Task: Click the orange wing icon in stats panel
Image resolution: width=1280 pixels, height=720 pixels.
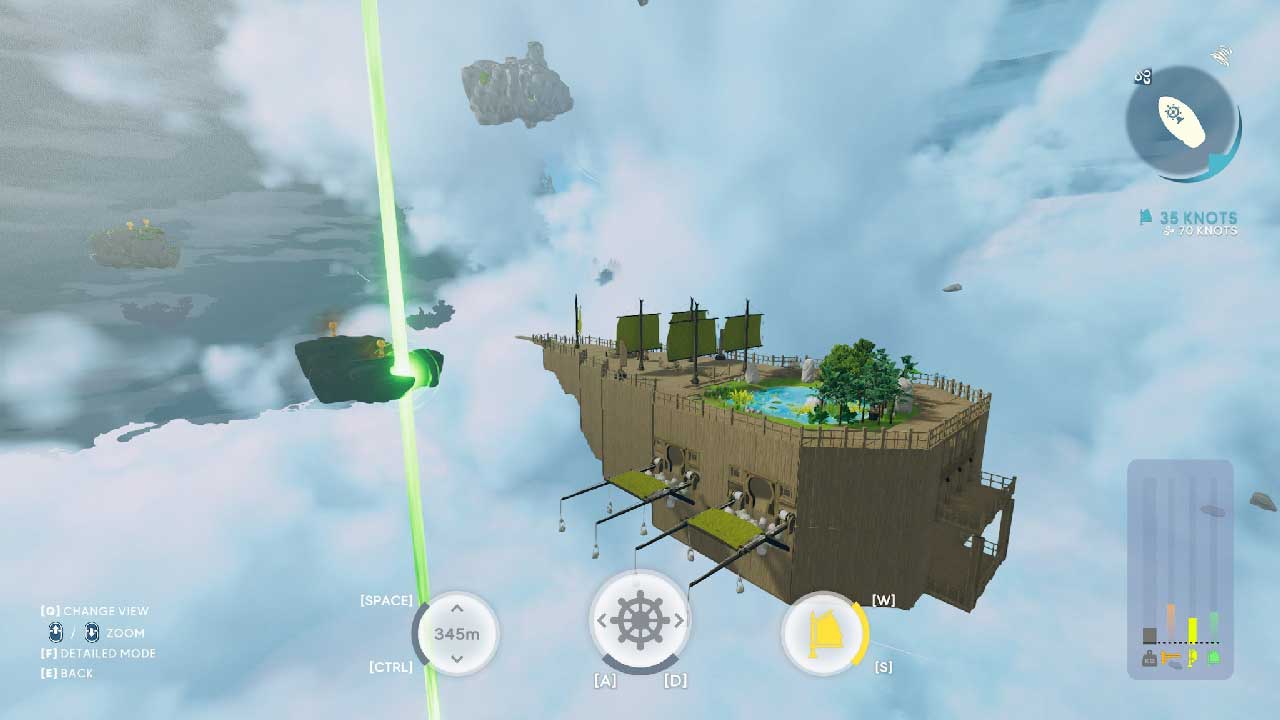Action: [1172, 659]
